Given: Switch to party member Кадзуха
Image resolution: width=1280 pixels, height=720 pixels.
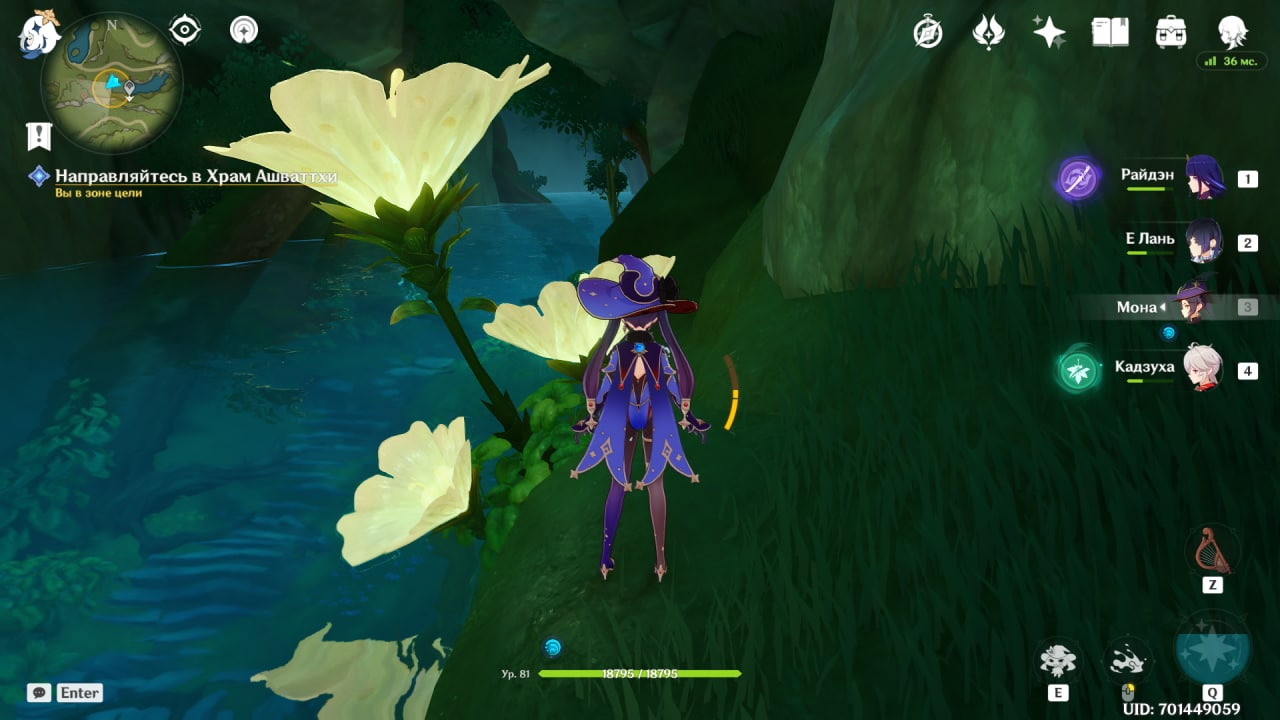Looking at the screenshot, I should pos(1204,369).
